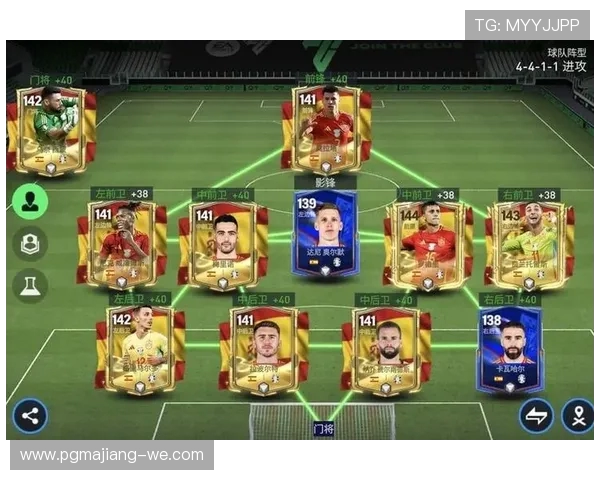Screen dimensions: 600x480
Task: Select the 141 left midfielder card
Action: 122,244
